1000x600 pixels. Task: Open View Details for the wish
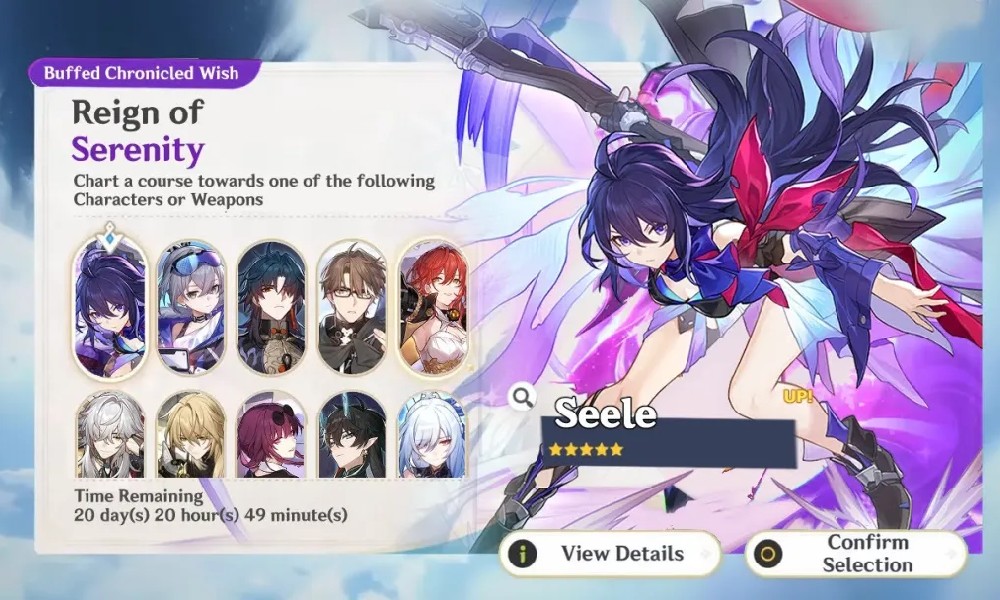610,553
